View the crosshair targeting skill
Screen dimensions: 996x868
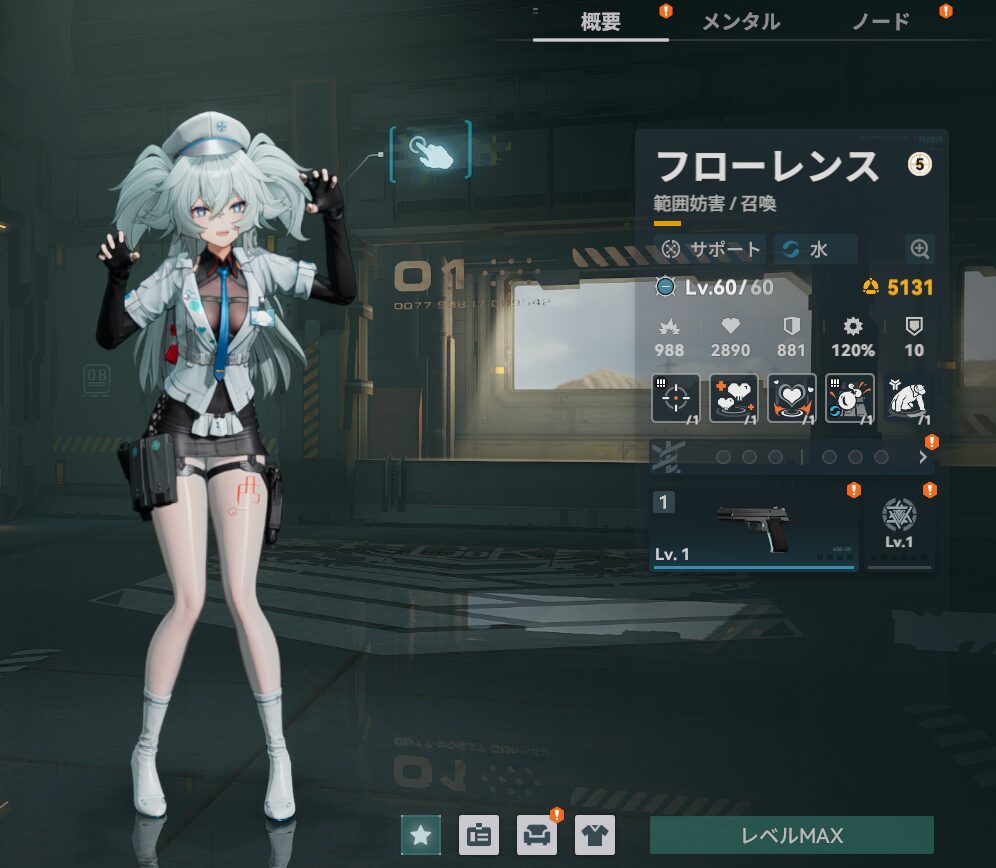[676, 398]
